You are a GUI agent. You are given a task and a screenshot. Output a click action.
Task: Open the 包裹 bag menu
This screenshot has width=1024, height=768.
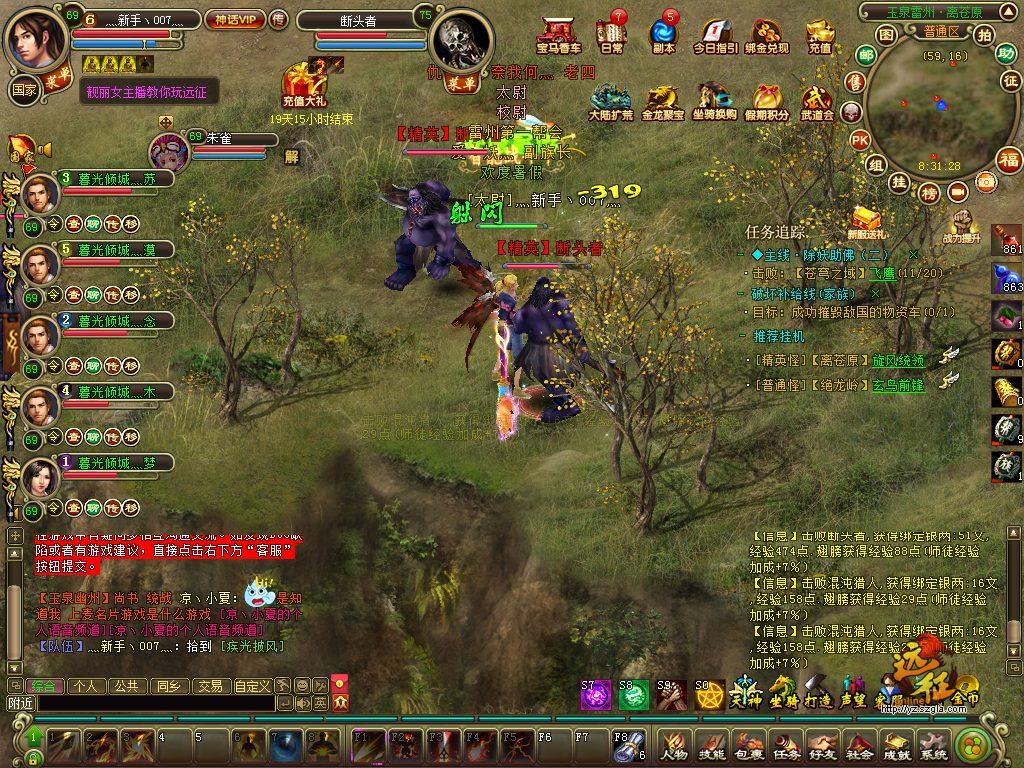[x=749, y=743]
